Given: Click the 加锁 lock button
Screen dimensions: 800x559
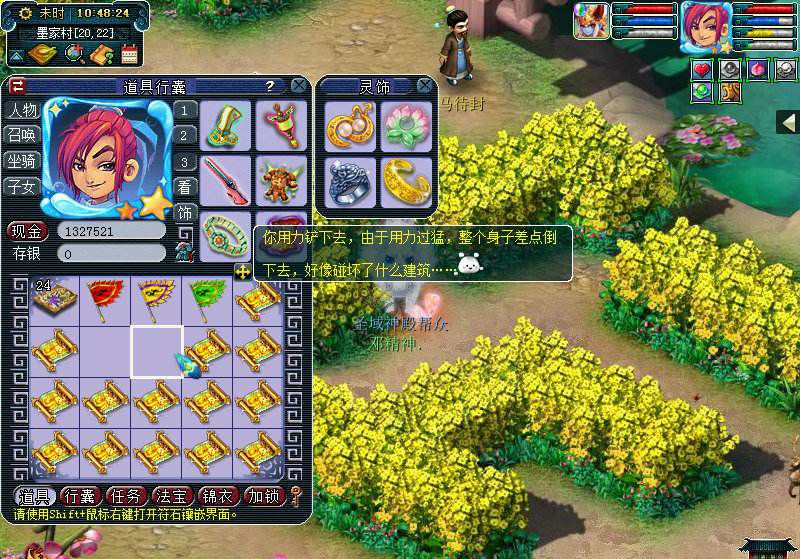Looking at the screenshot, I should pos(265,495).
